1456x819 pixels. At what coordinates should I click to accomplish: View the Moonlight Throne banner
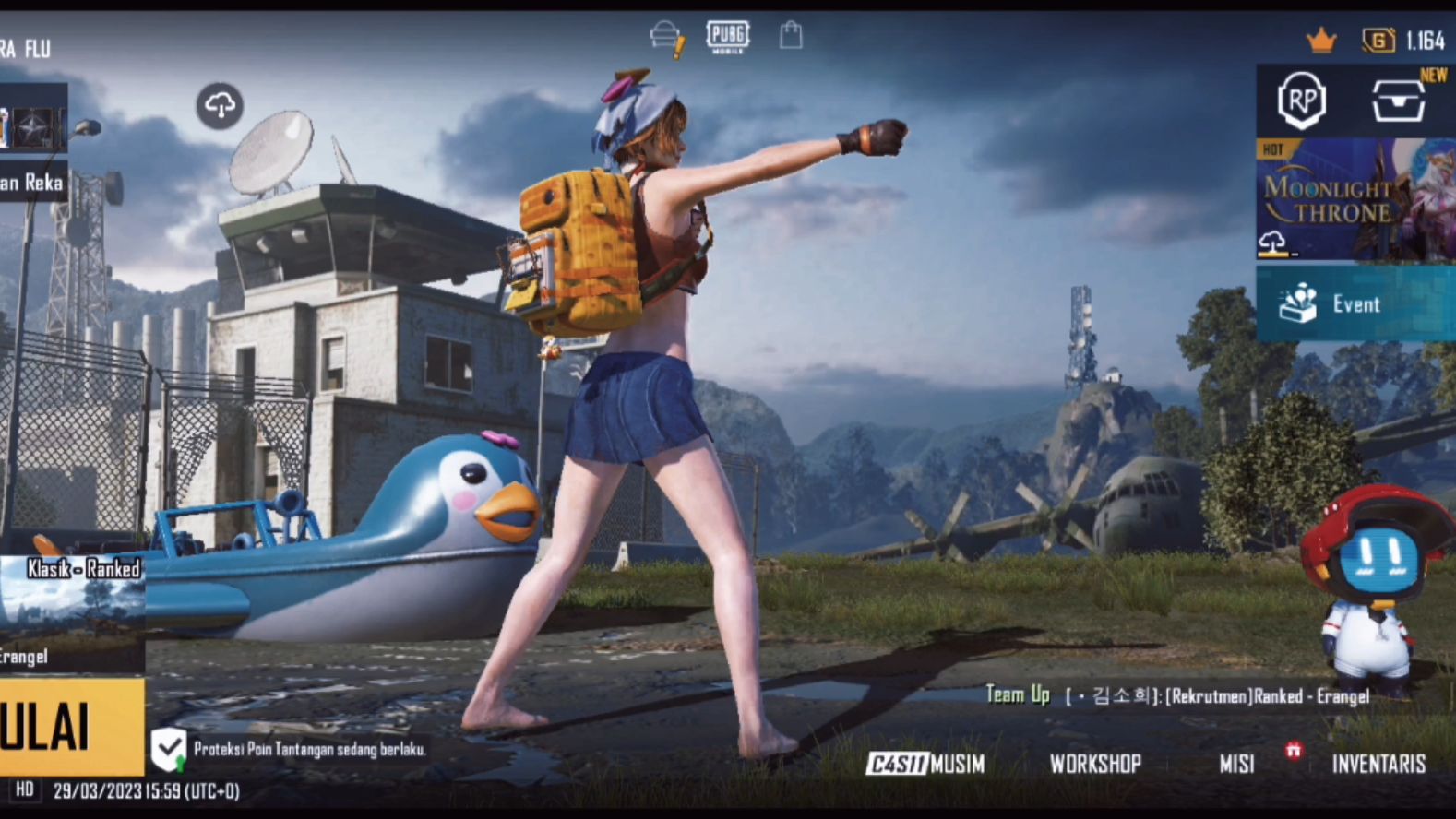coord(1355,199)
